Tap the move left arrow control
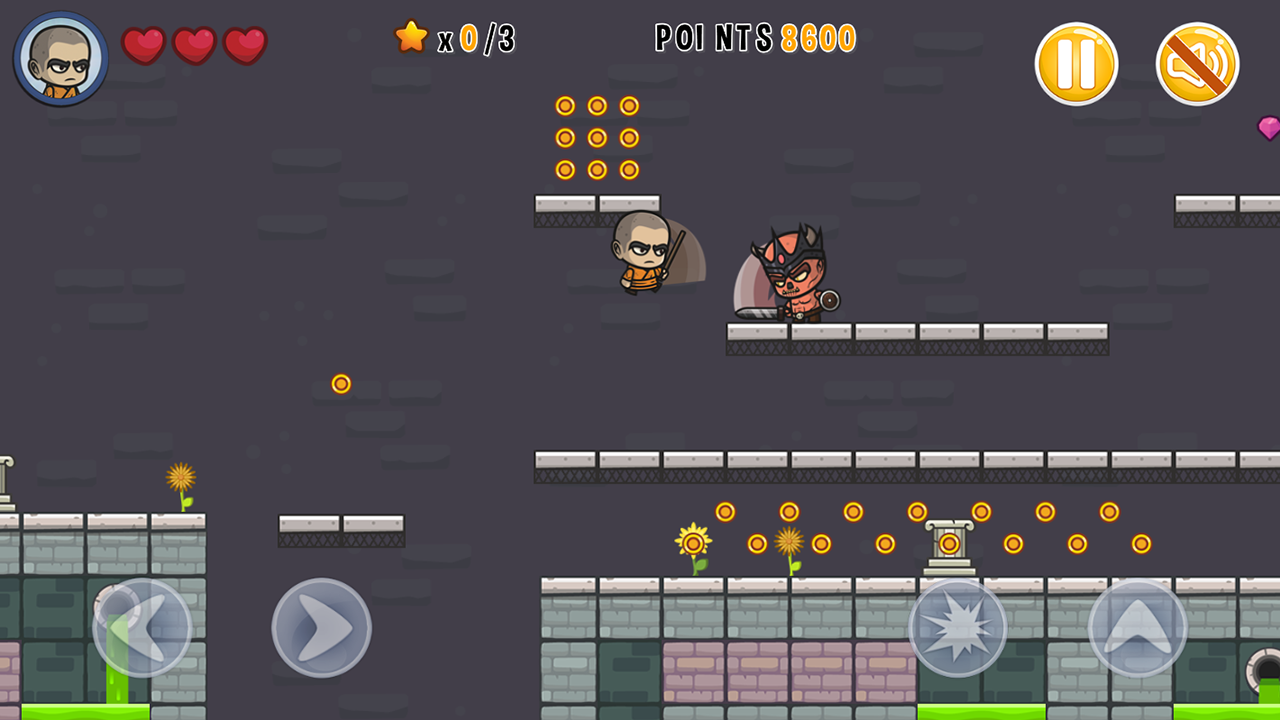 (x=142, y=628)
